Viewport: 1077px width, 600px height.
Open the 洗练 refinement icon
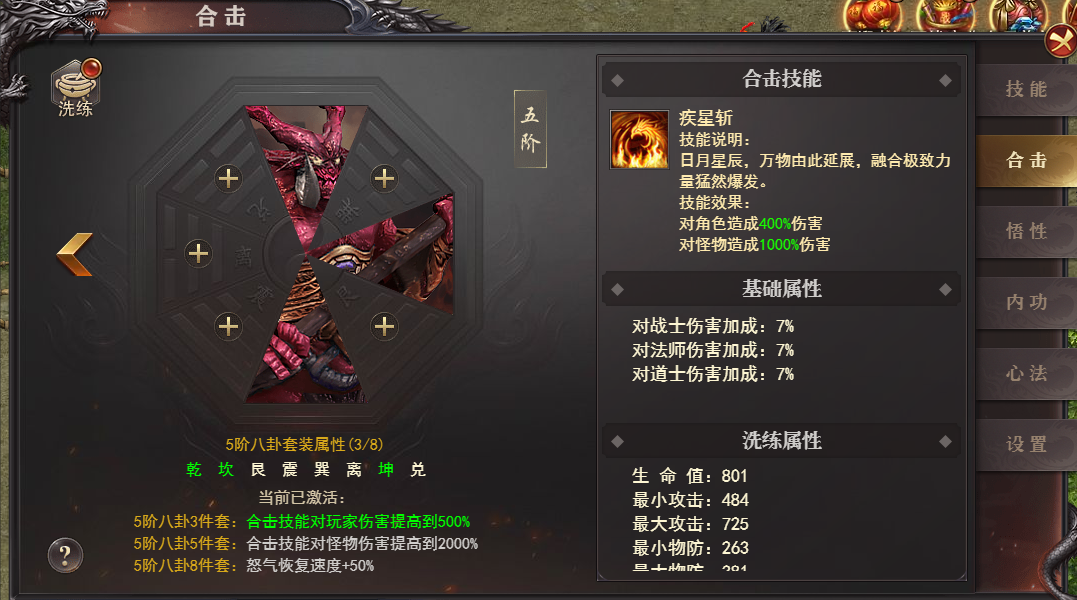point(76,86)
